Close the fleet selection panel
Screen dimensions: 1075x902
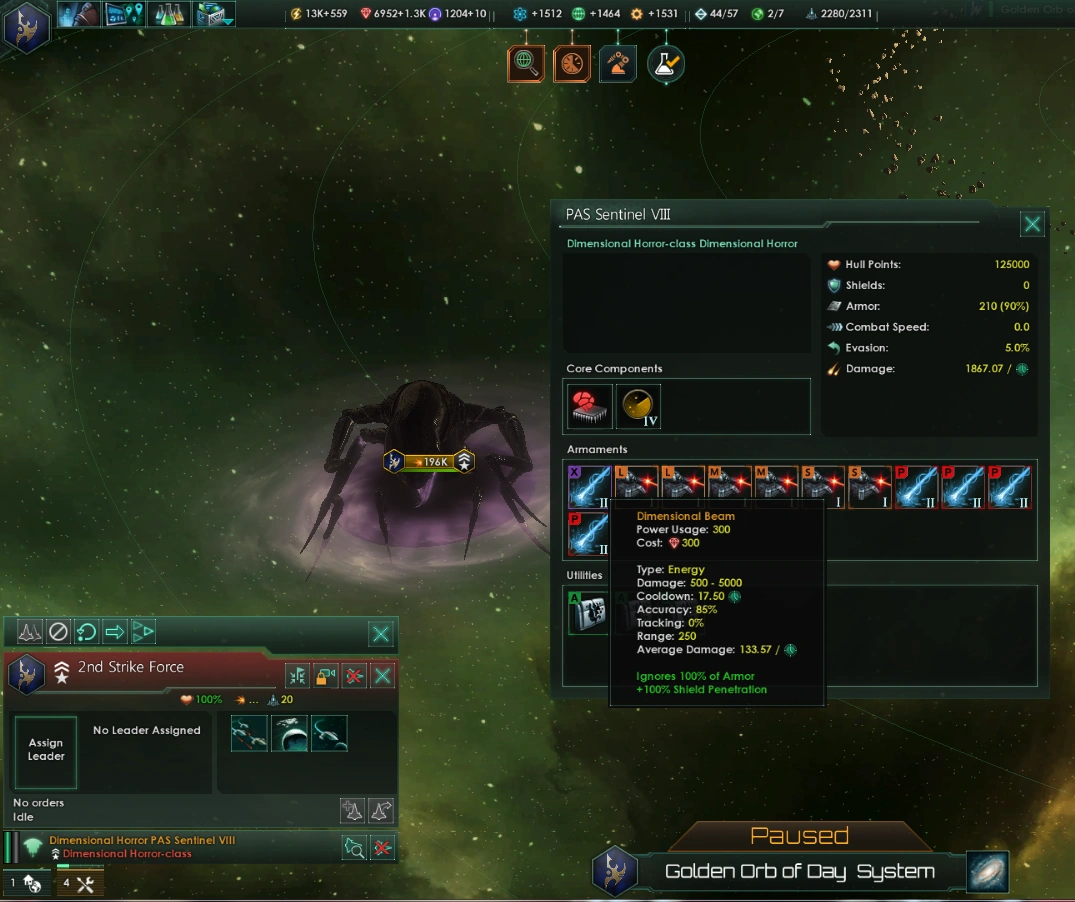(x=381, y=633)
